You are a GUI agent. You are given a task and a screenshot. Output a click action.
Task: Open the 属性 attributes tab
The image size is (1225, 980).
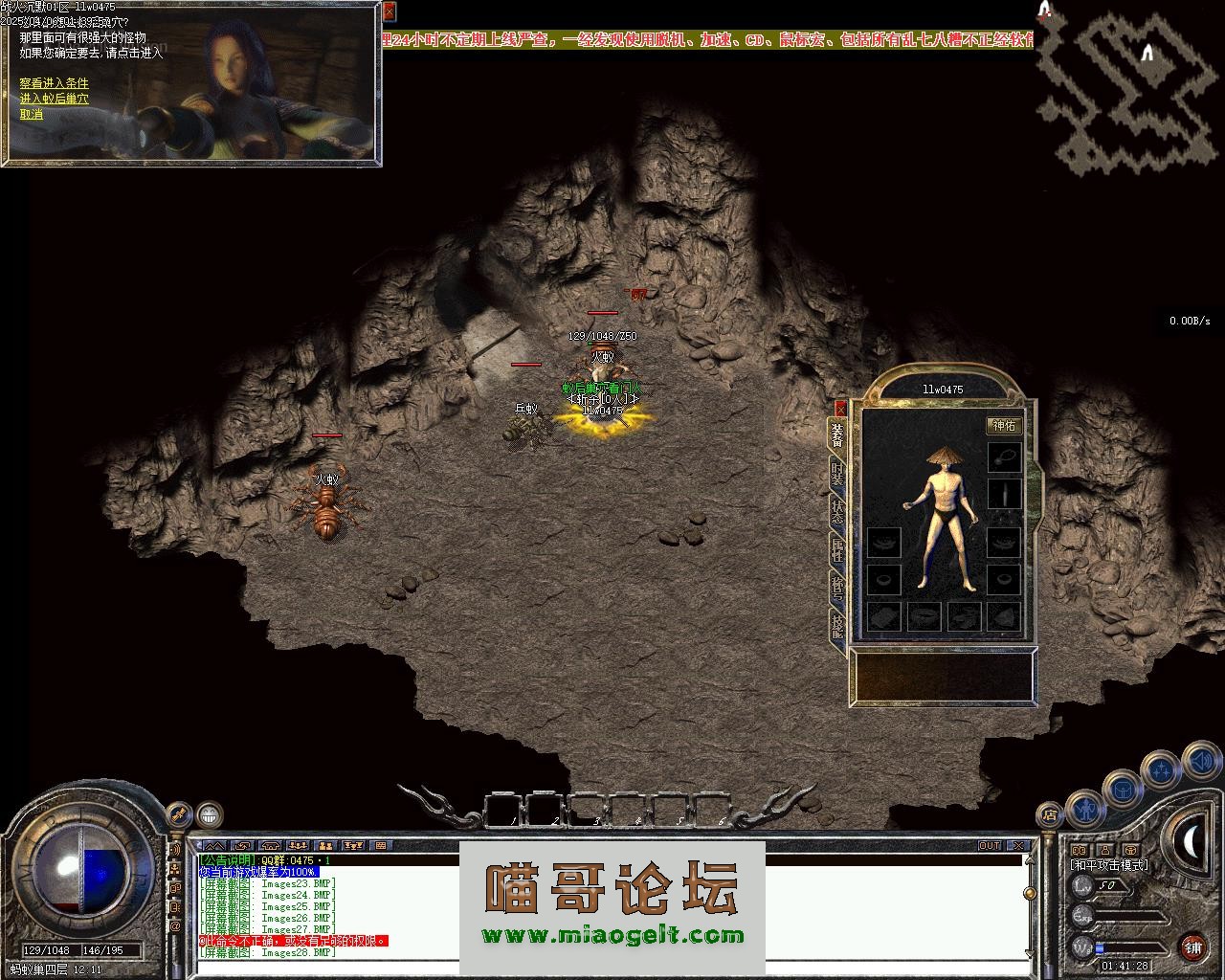pyautogui.click(x=837, y=548)
